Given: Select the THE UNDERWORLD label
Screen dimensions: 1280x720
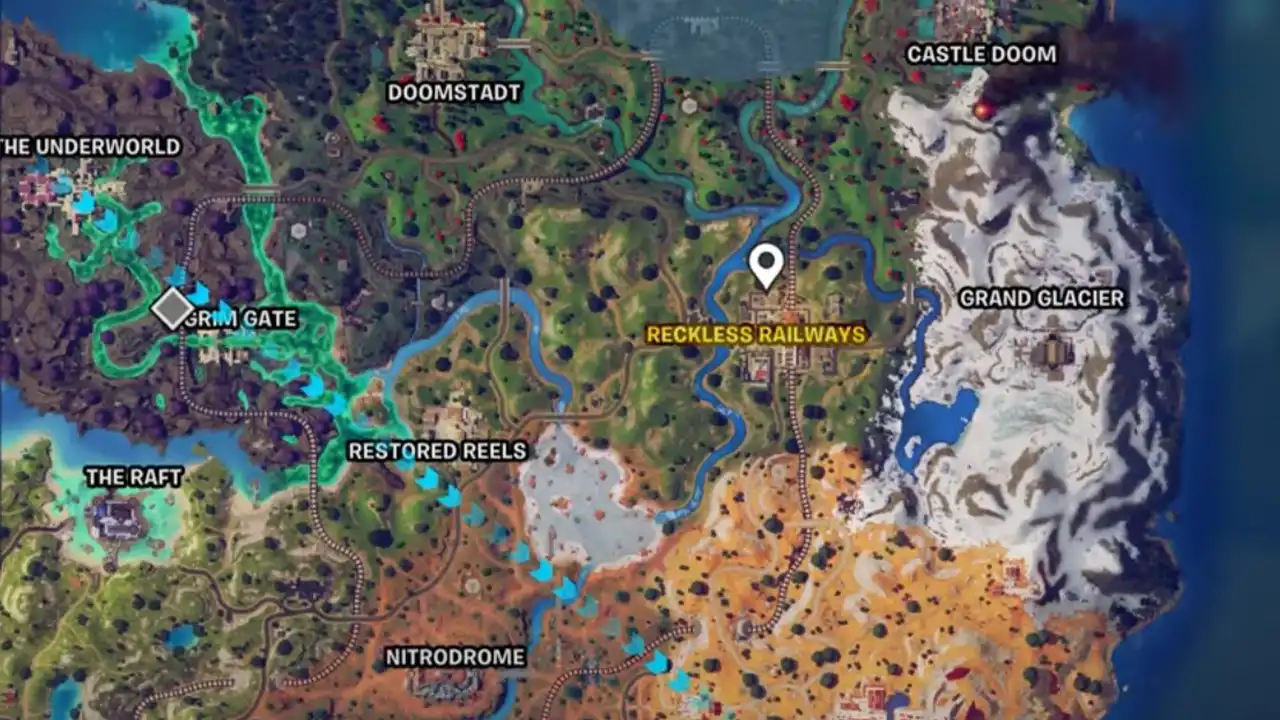Looking at the screenshot, I should (90, 146).
